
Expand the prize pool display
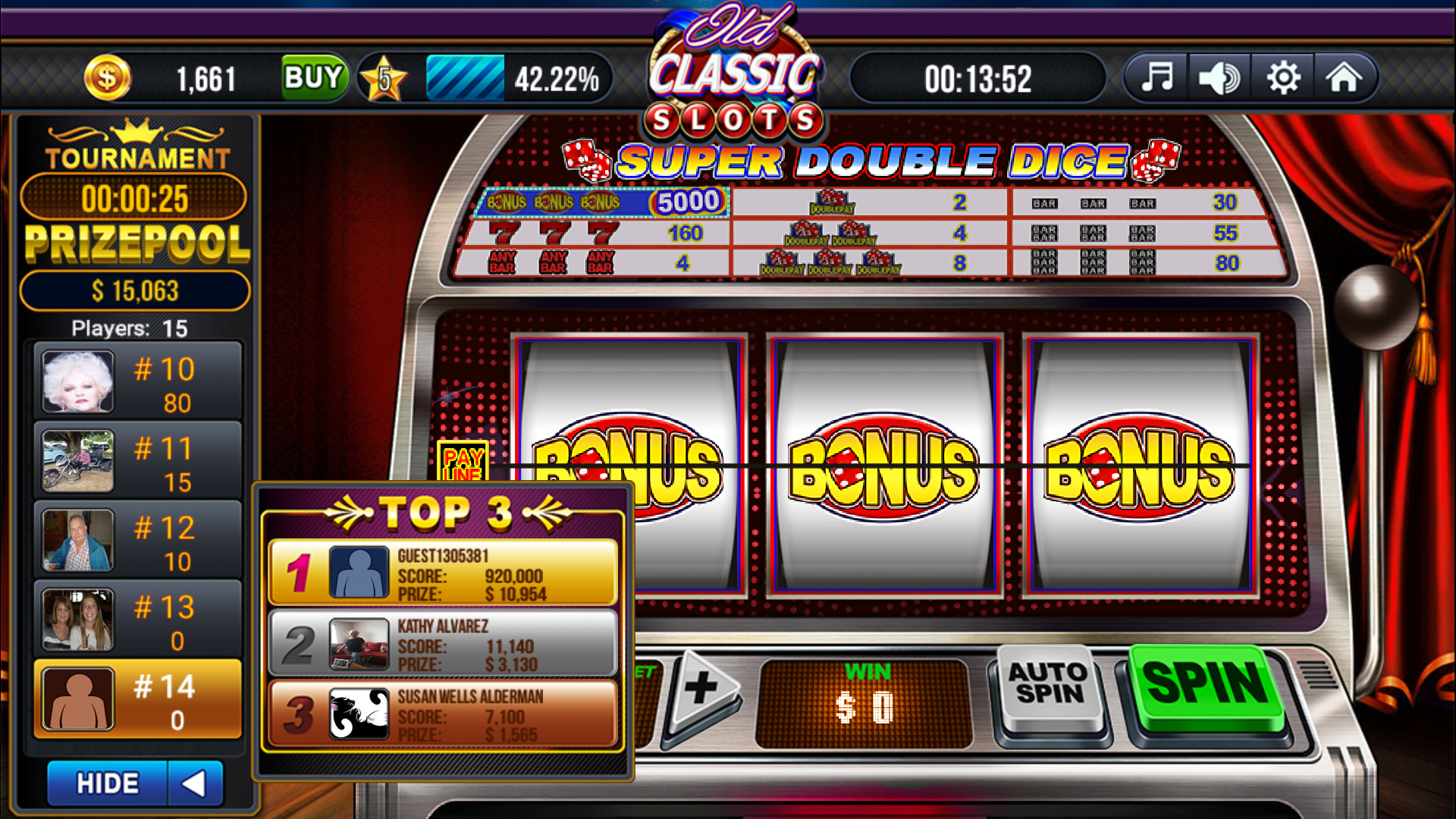(x=135, y=290)
